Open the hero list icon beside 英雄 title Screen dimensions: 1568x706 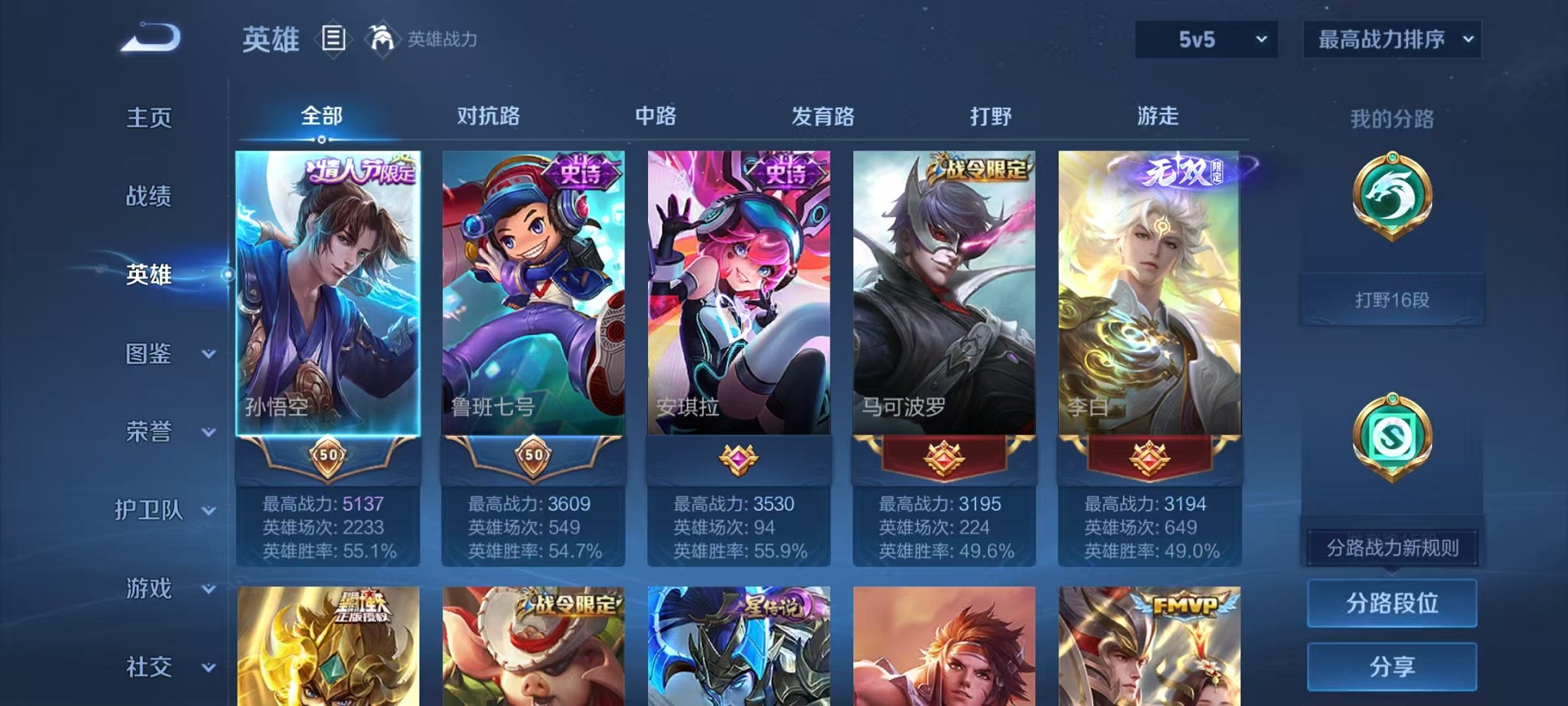(x=334, y=39)
